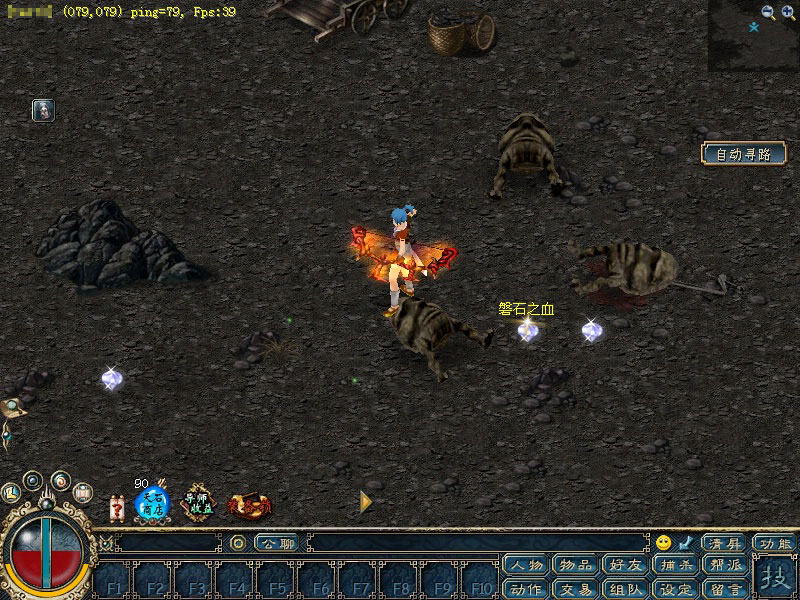Open the 人物 character panel

[526, 566]
